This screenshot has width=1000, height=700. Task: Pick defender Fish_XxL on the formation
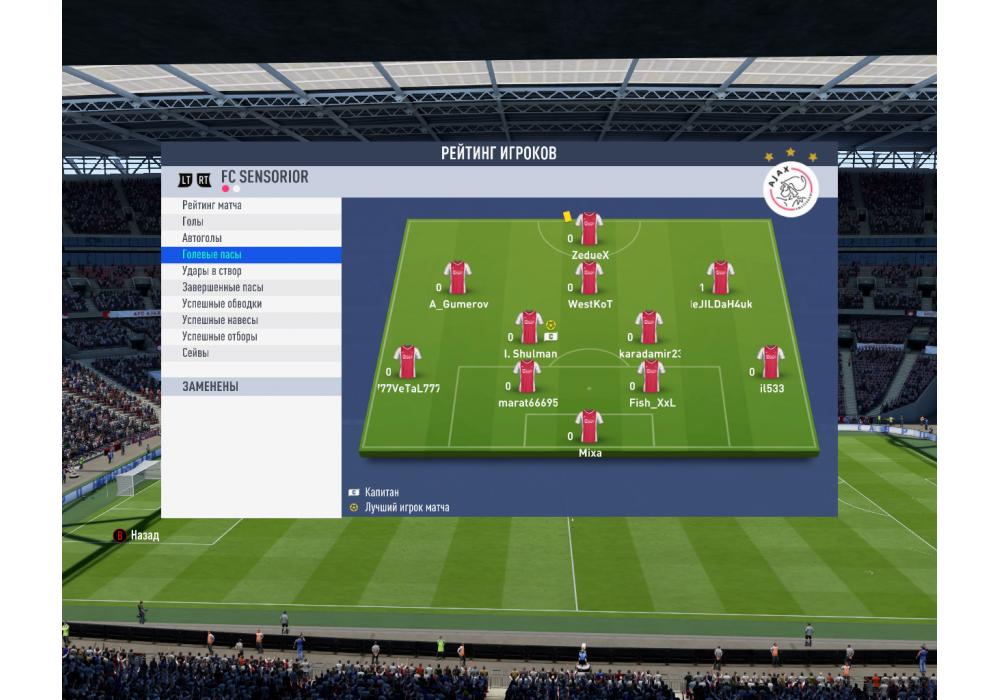click(652, 378)
